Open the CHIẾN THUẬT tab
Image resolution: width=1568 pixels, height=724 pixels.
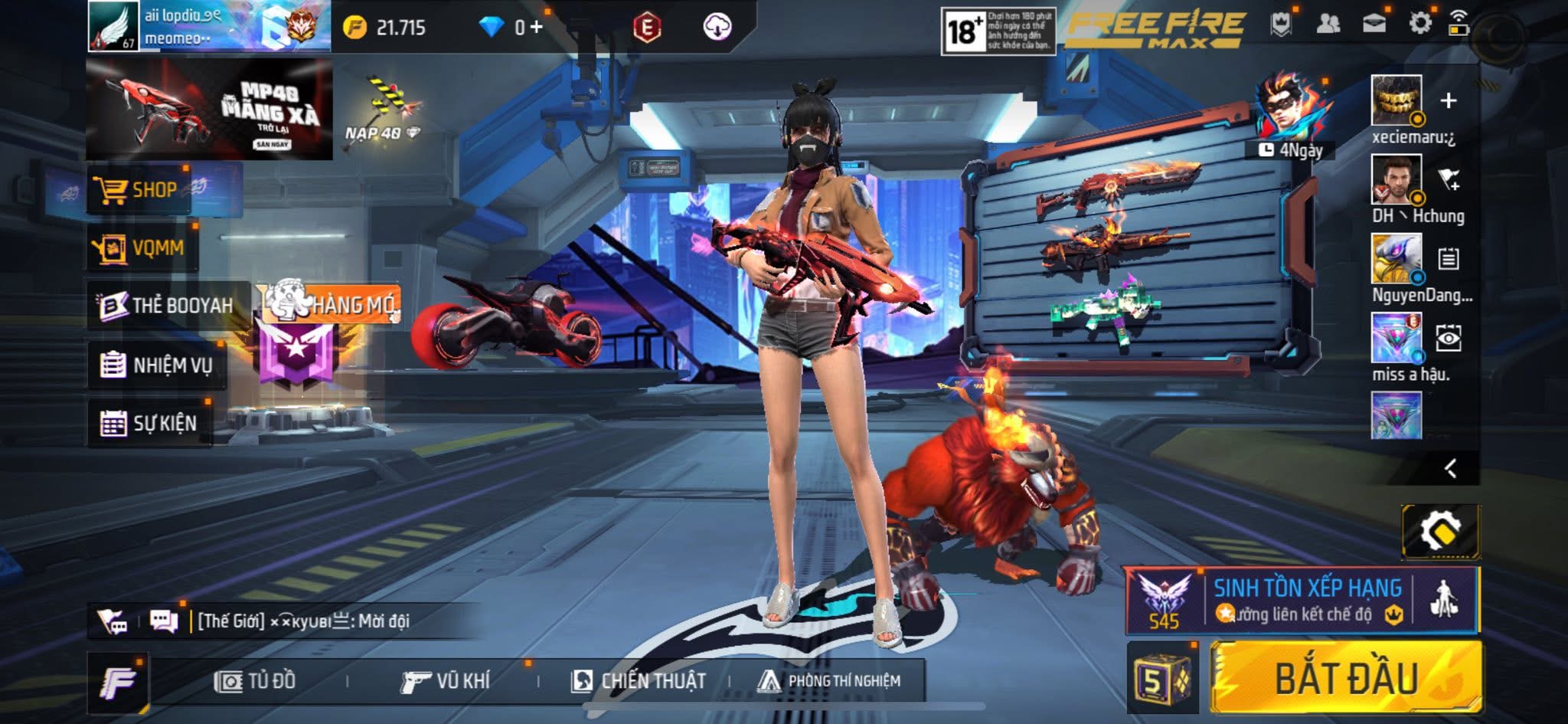(x=639, y=681)
